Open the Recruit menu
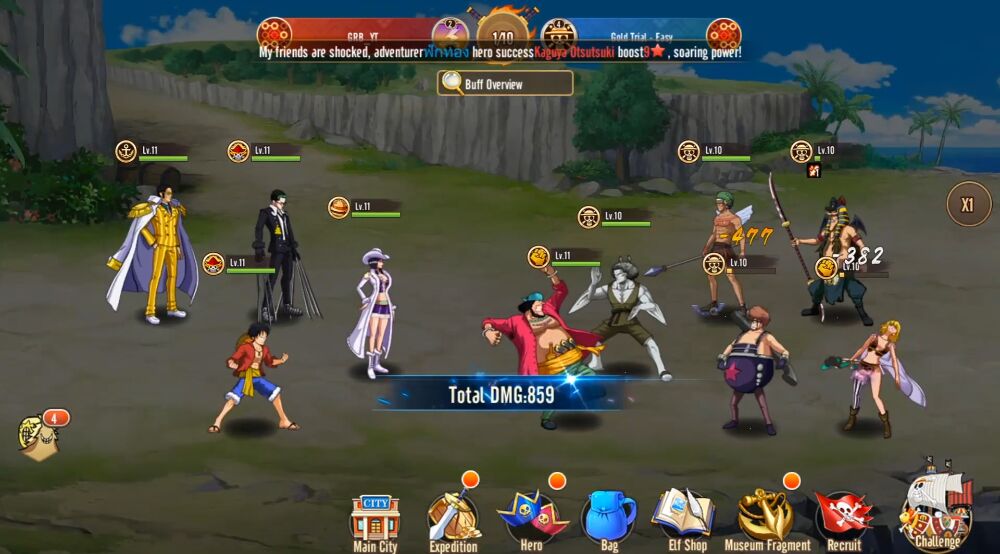This screenshot has width=1000, height=554. coord(844,516)
